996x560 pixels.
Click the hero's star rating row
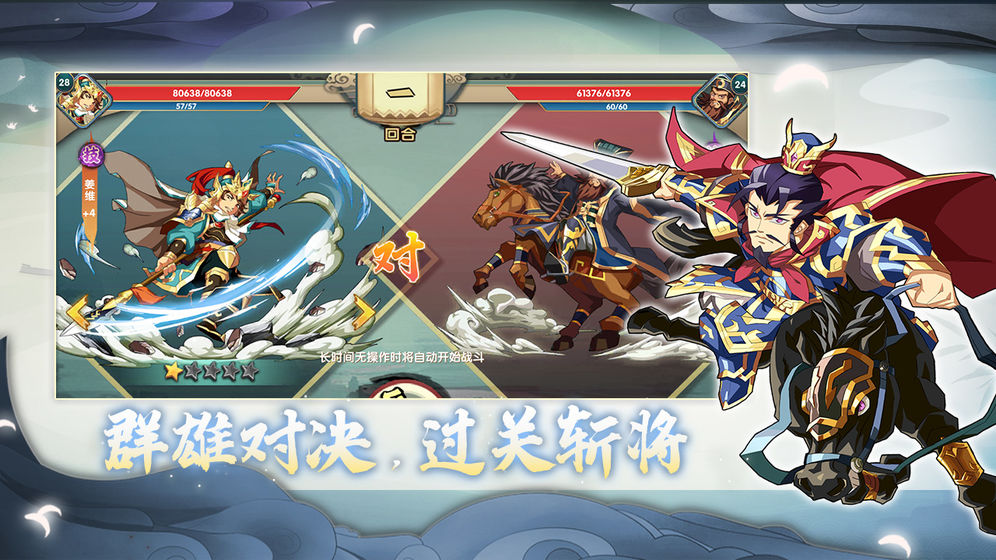click(211, 371)
